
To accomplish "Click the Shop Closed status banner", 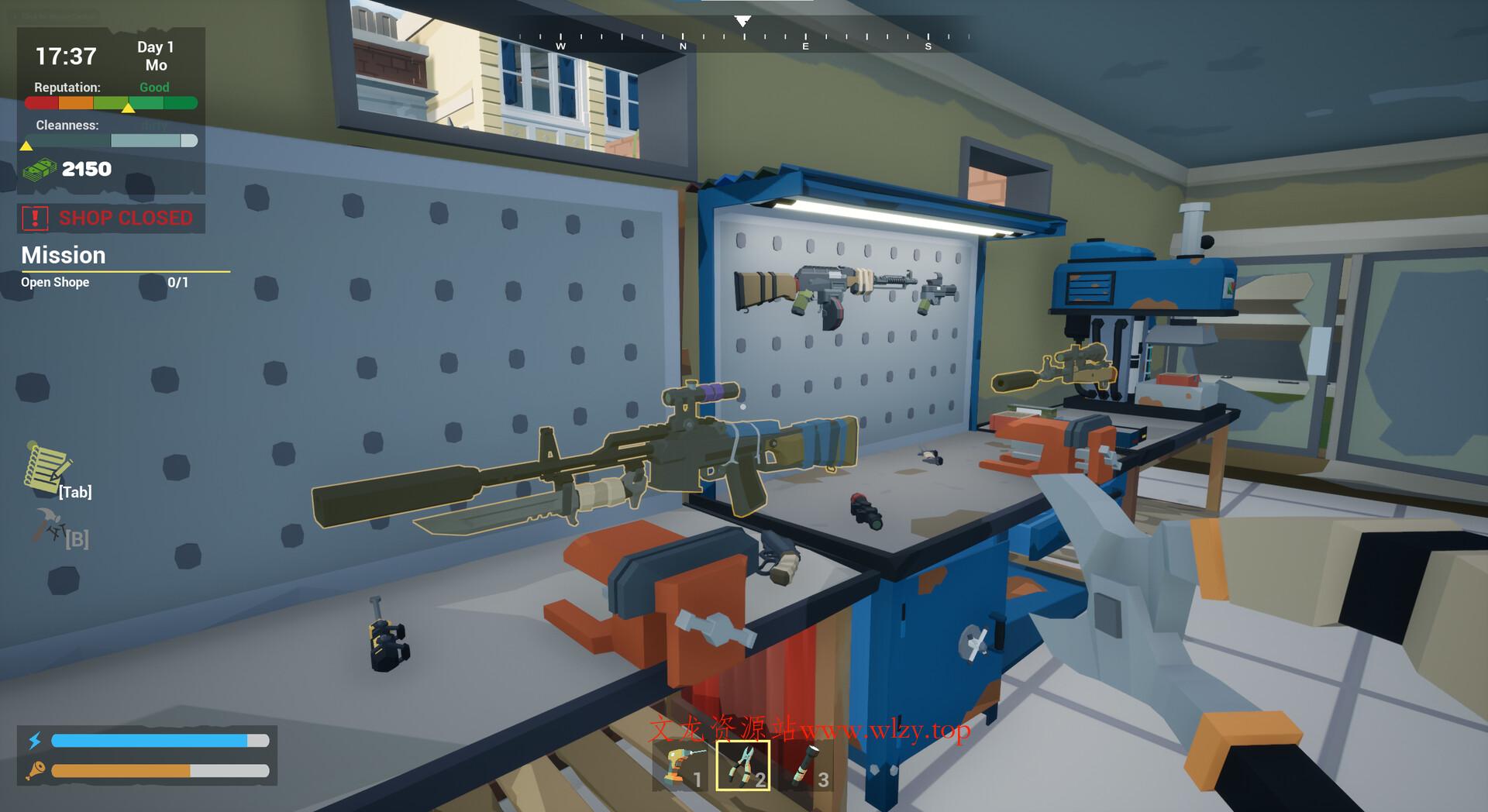I will point(112,218).
